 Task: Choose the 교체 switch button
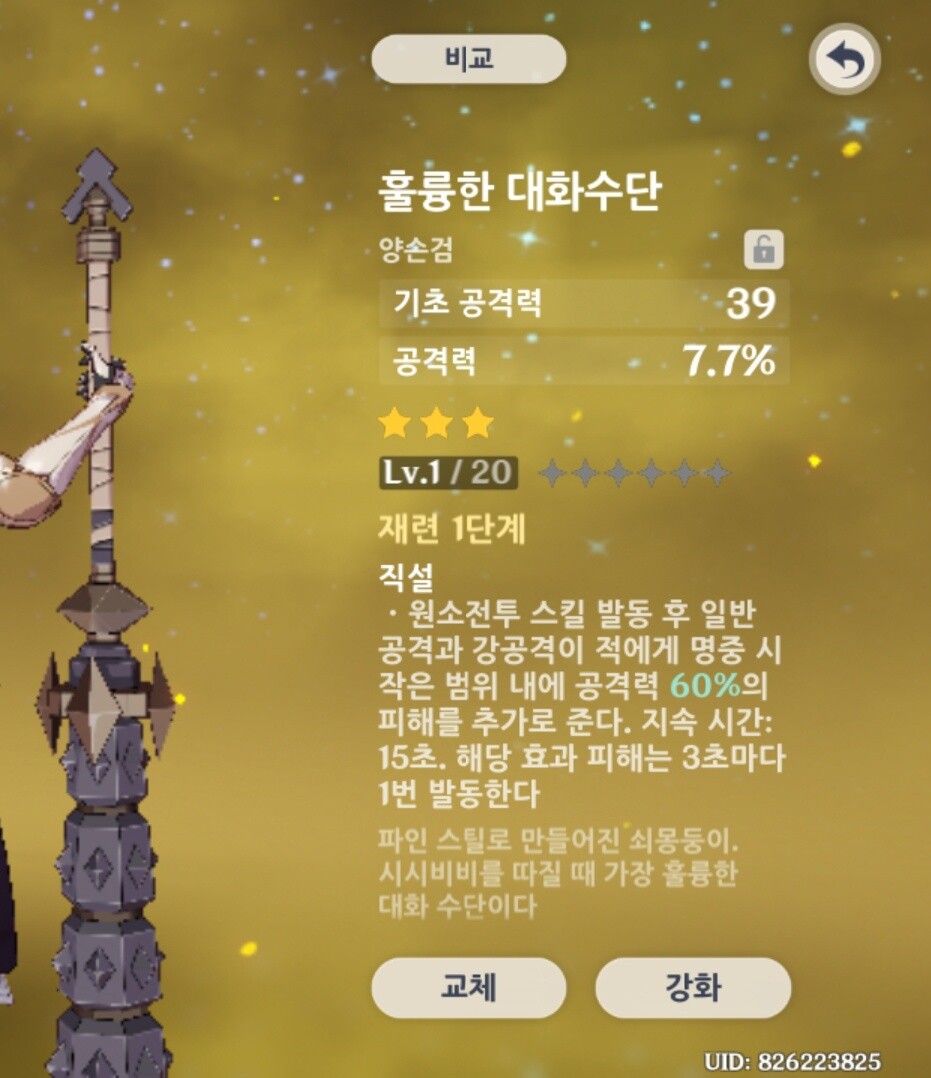click(x=468, y=987)
